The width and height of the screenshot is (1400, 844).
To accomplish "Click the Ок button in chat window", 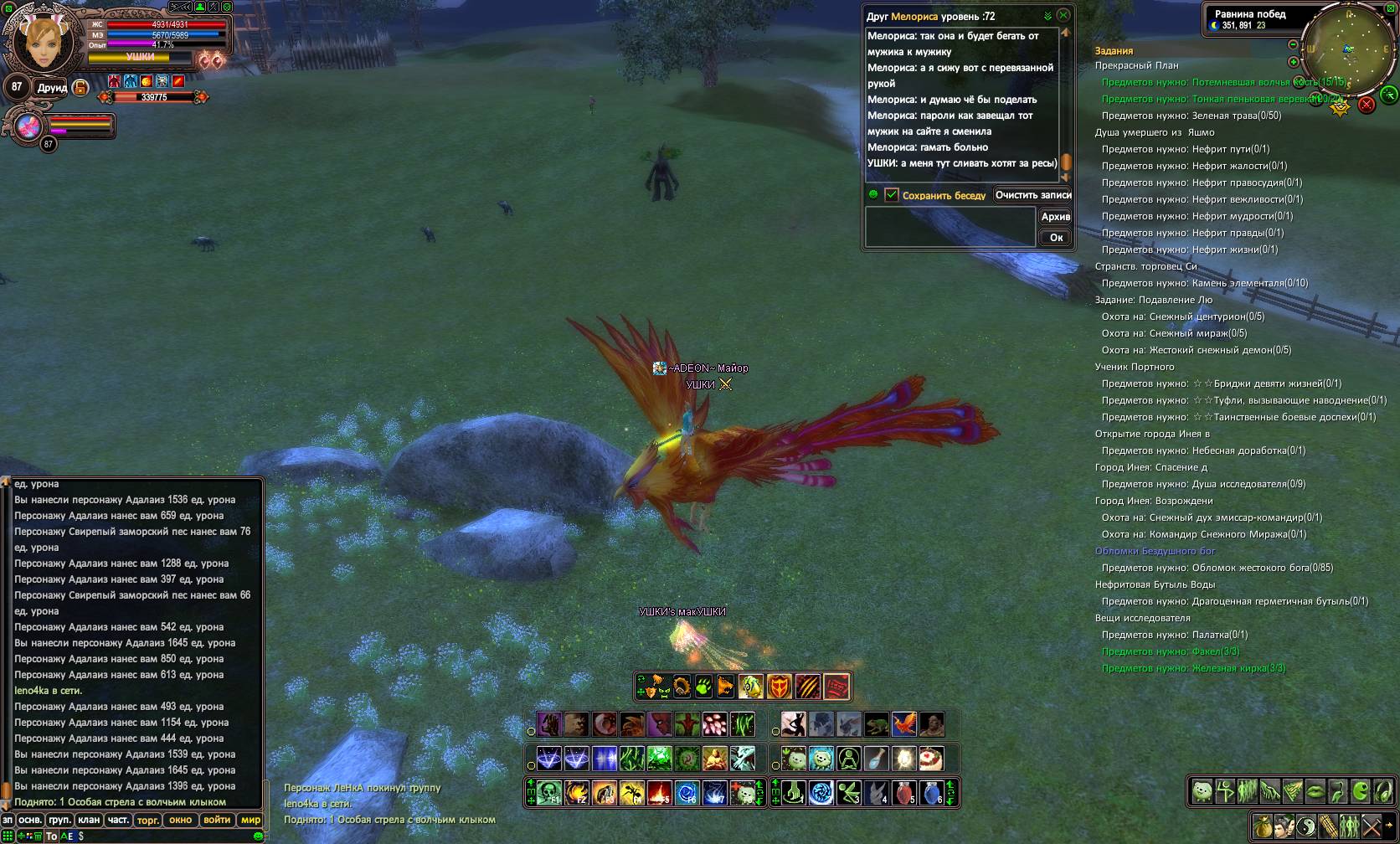I will coord(1056,238).
